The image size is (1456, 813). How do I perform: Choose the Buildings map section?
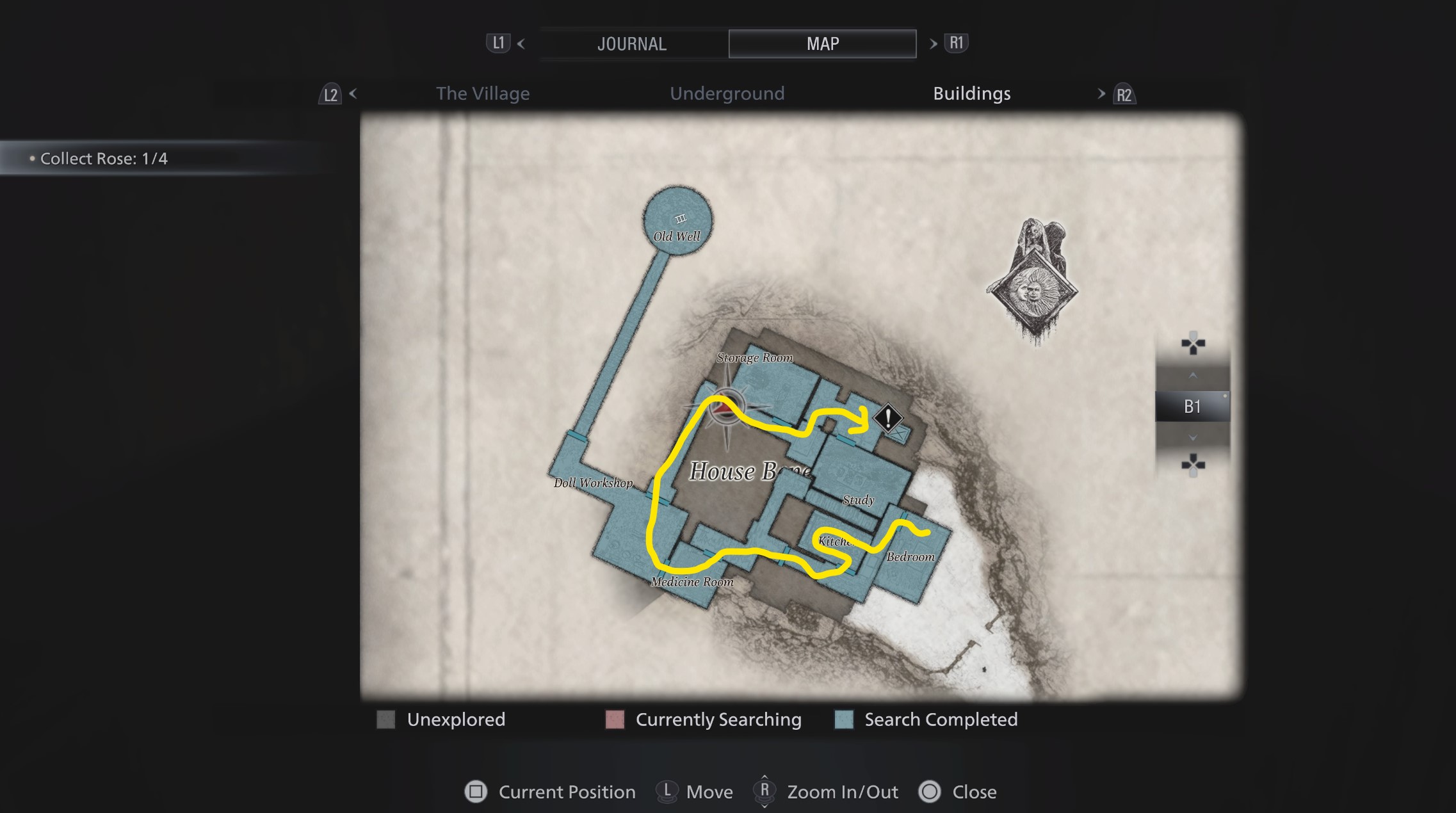click(x=971, y=93)
